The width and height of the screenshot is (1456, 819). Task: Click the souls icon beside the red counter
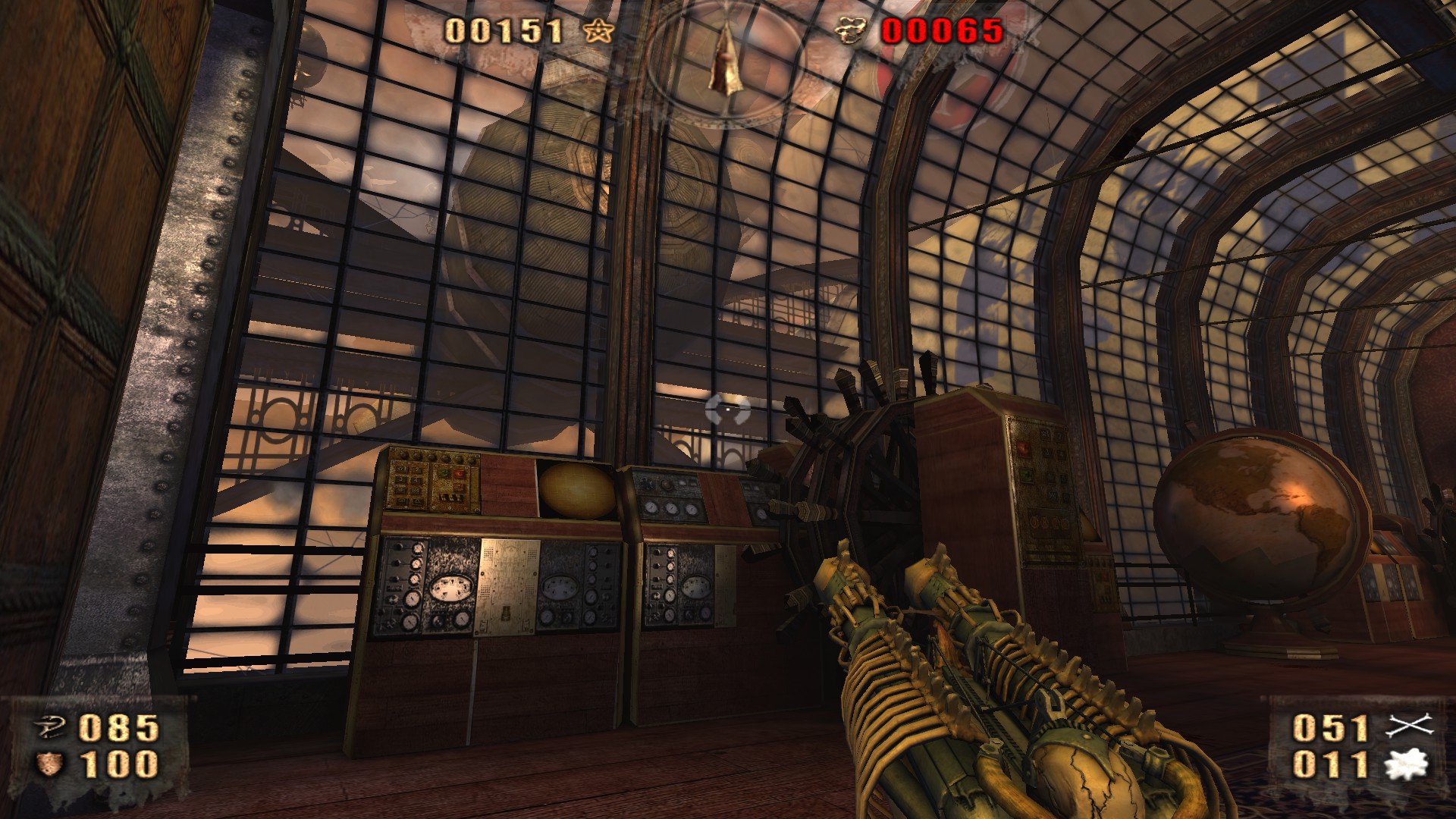point(851,31)
